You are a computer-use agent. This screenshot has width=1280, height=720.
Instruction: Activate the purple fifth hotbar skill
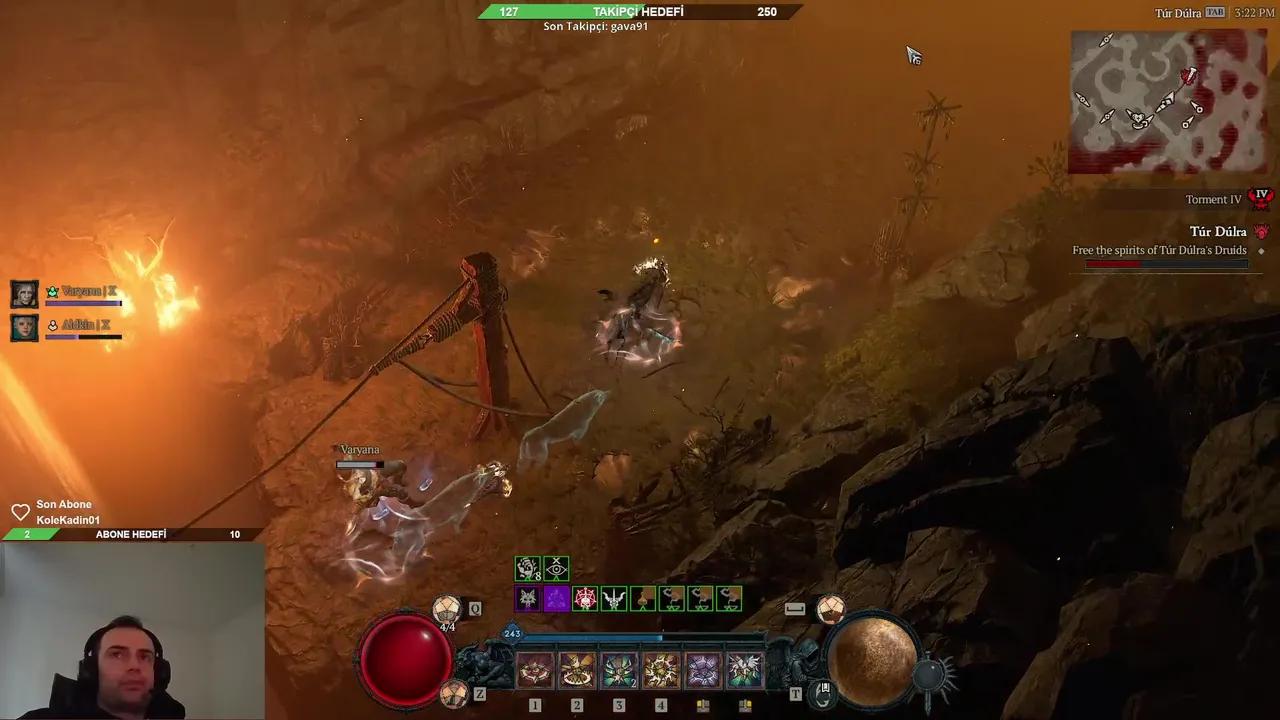click(x=703, y=670)
